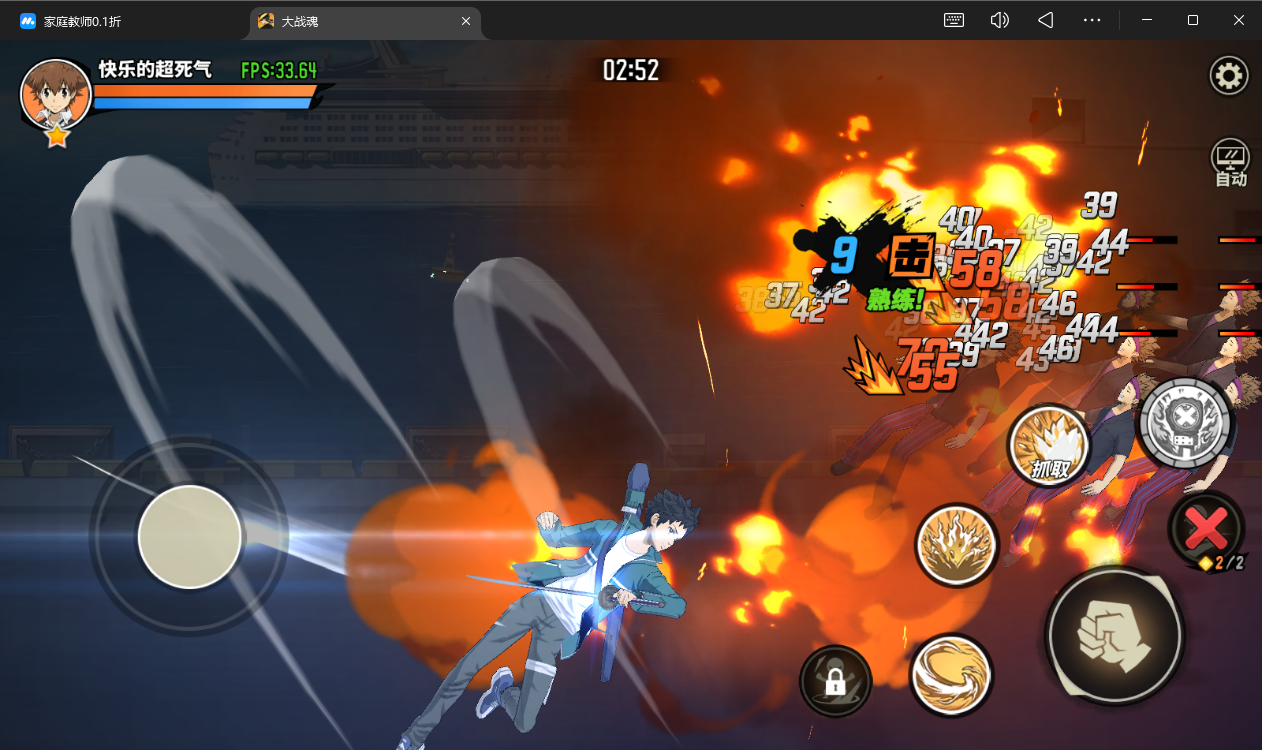Image resolution: width=1262 pixels, height=750 pixels.
Task: Use the grey cross emblem ultimate skill
Action: click(x=1186, y=422)
